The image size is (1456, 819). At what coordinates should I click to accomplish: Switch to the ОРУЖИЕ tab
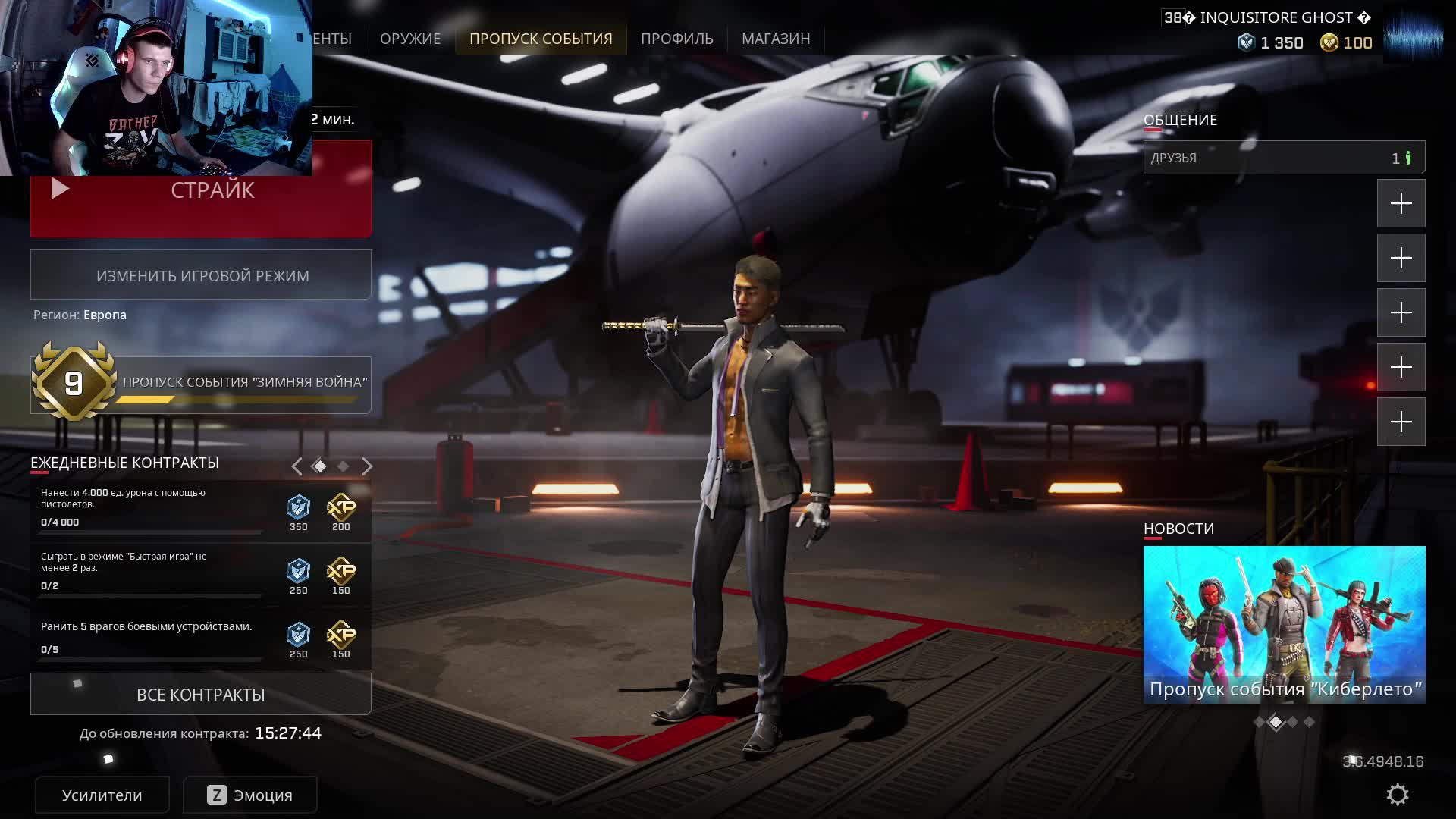coord(409,39)
